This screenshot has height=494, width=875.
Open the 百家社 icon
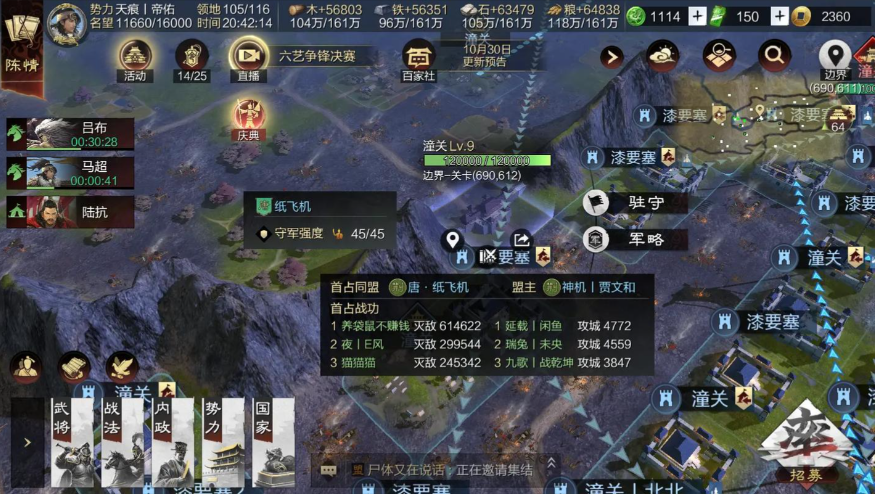point(419,60)
